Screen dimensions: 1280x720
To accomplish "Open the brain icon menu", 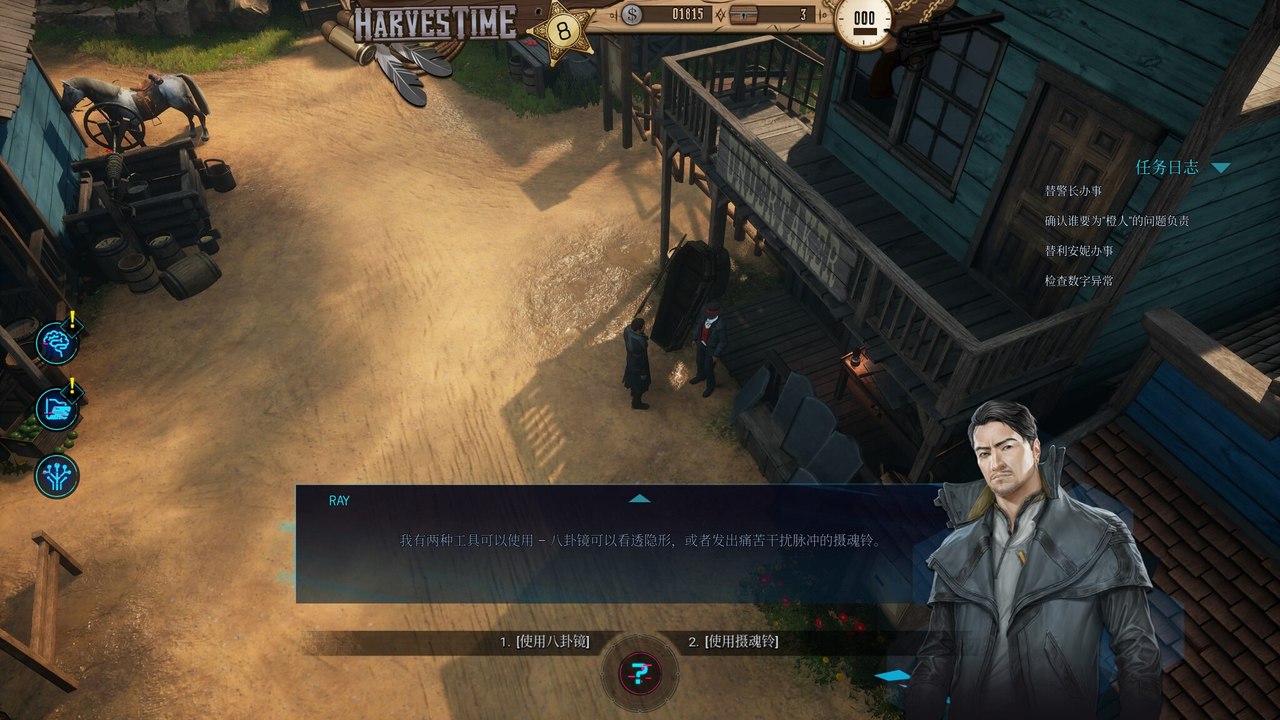I will point(56,342).
